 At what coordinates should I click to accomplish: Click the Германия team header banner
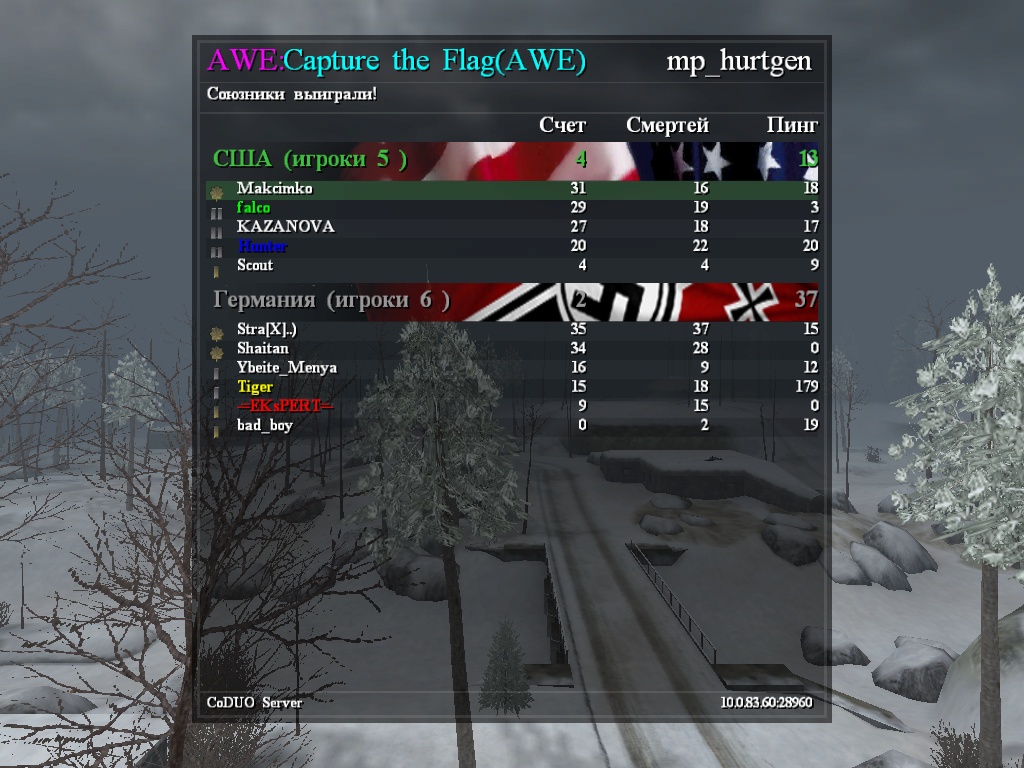tap(512, 300)
